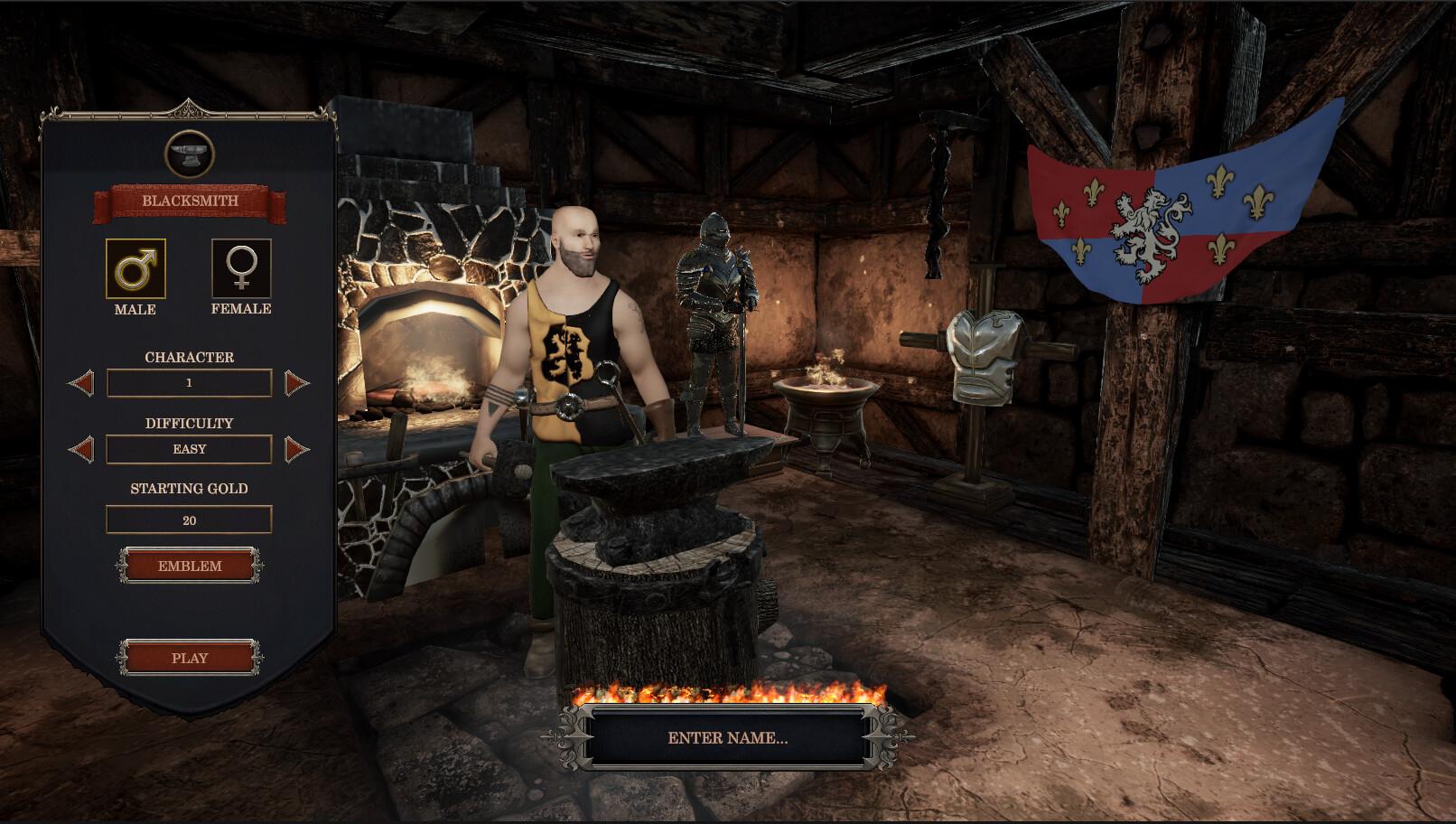Click the Blacksmith ribbon banner

tap(189, 201)
